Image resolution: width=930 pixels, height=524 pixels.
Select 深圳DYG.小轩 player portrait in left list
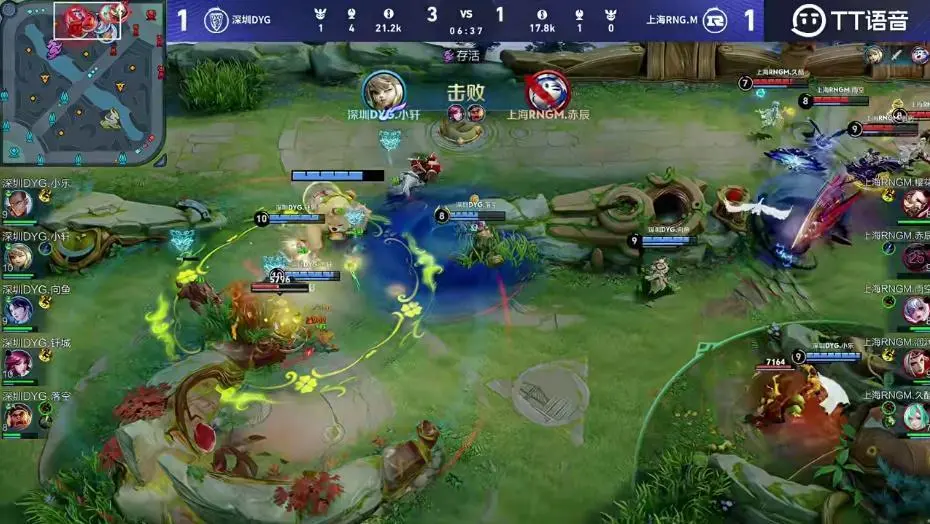[x=20, y=258]
